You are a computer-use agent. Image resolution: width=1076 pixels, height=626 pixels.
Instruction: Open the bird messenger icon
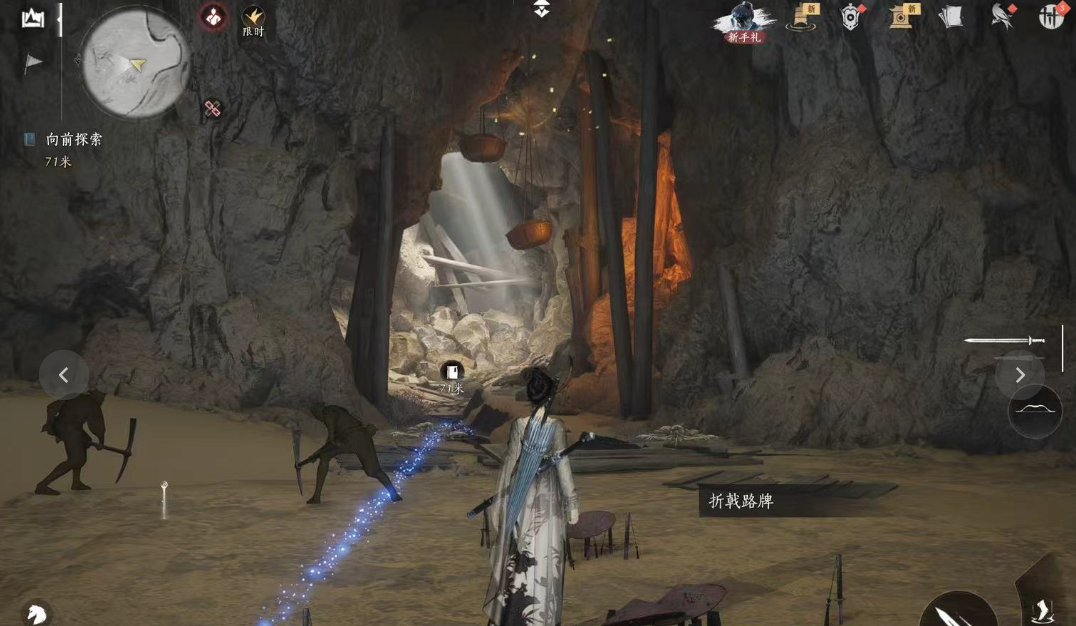[1001, 15]
